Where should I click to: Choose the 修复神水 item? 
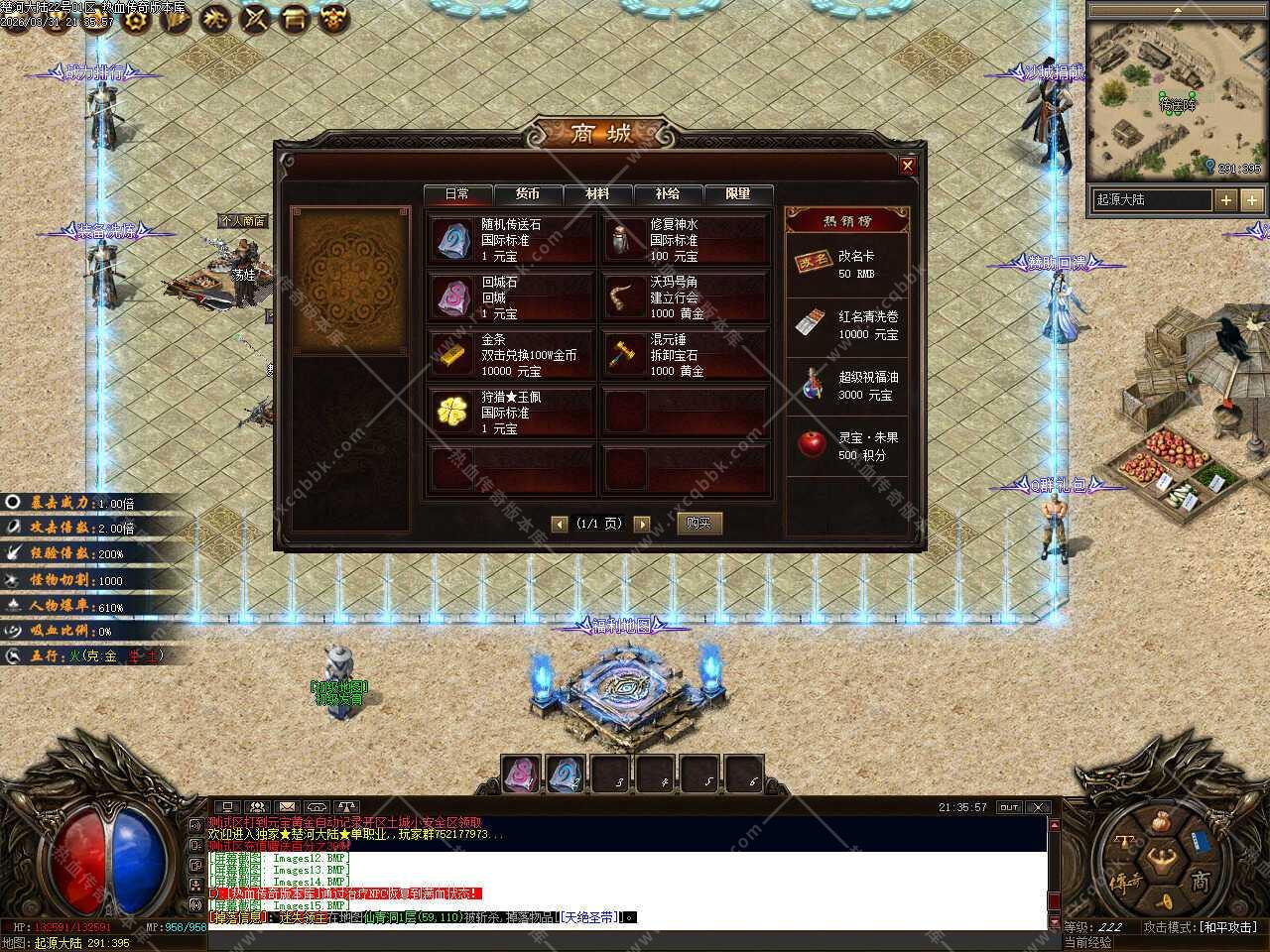685,240
